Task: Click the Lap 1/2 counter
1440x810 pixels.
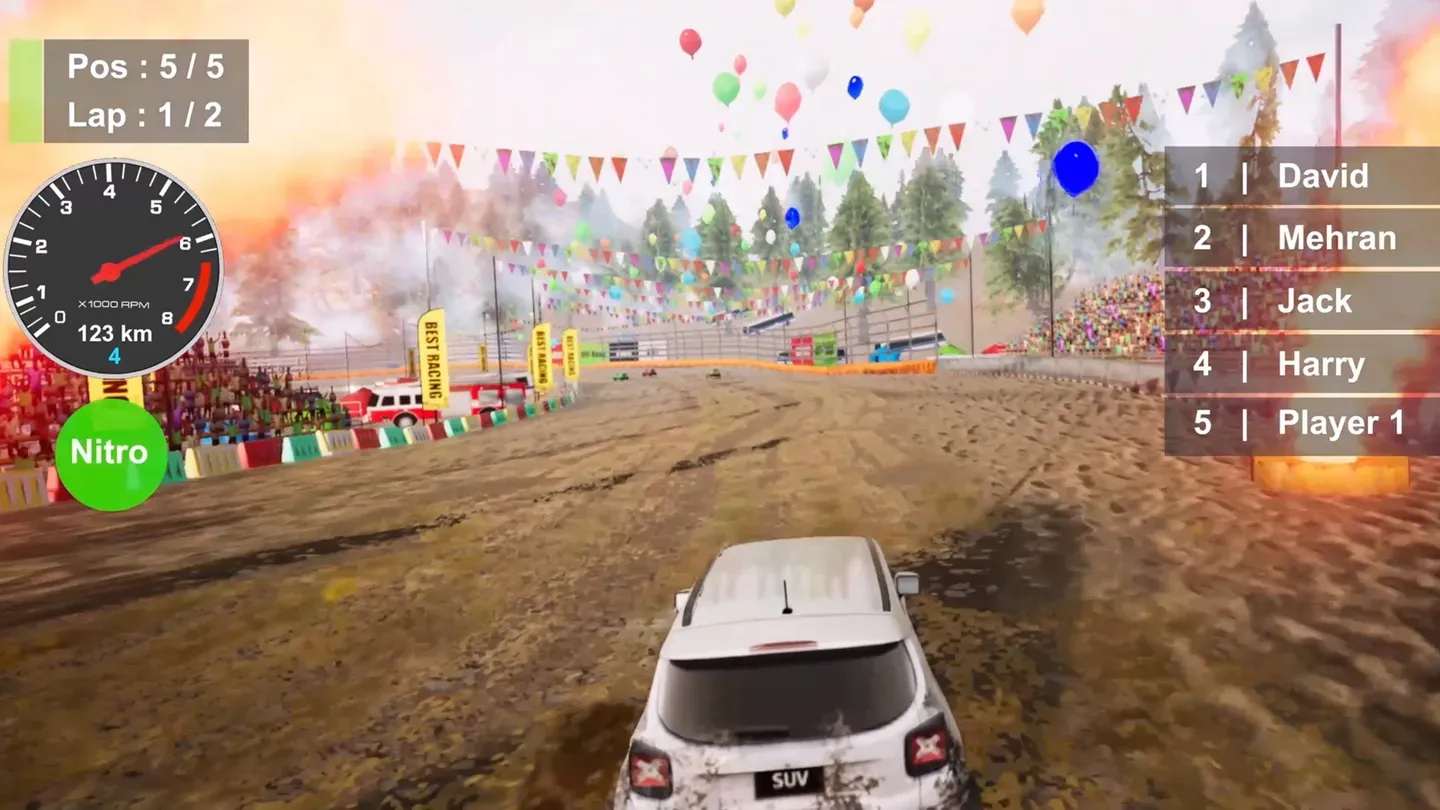Action: 146,114
